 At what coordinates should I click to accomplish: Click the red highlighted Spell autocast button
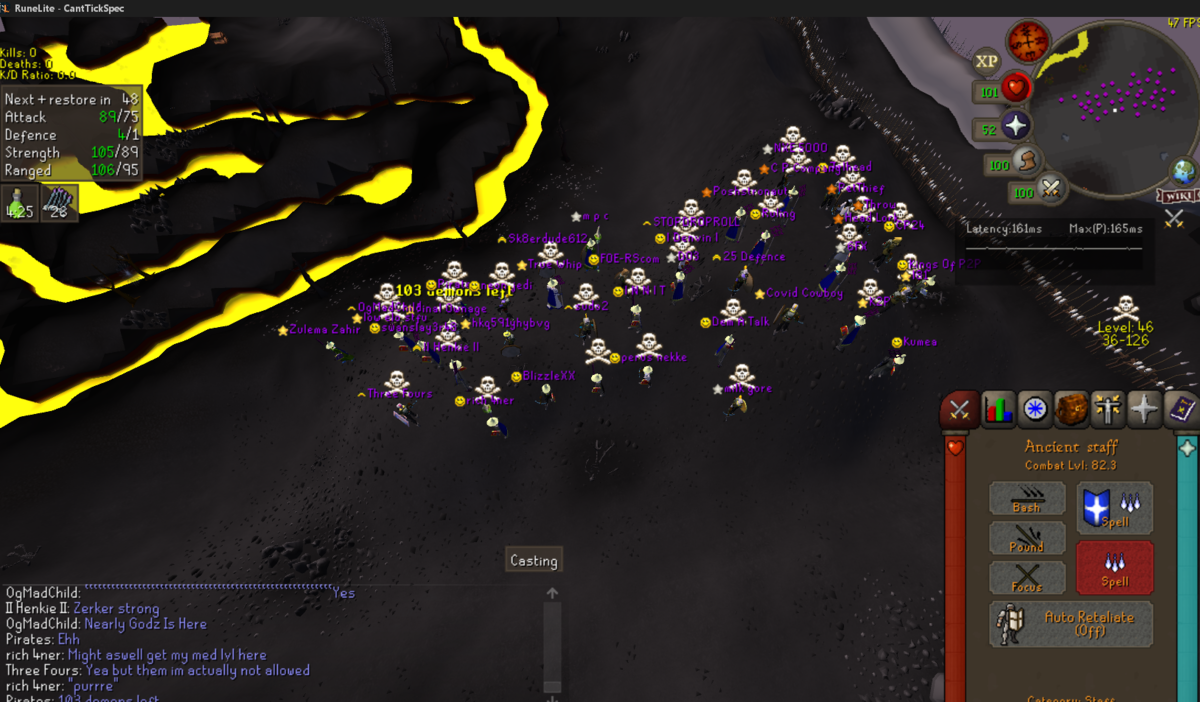tap(1114, 568)
